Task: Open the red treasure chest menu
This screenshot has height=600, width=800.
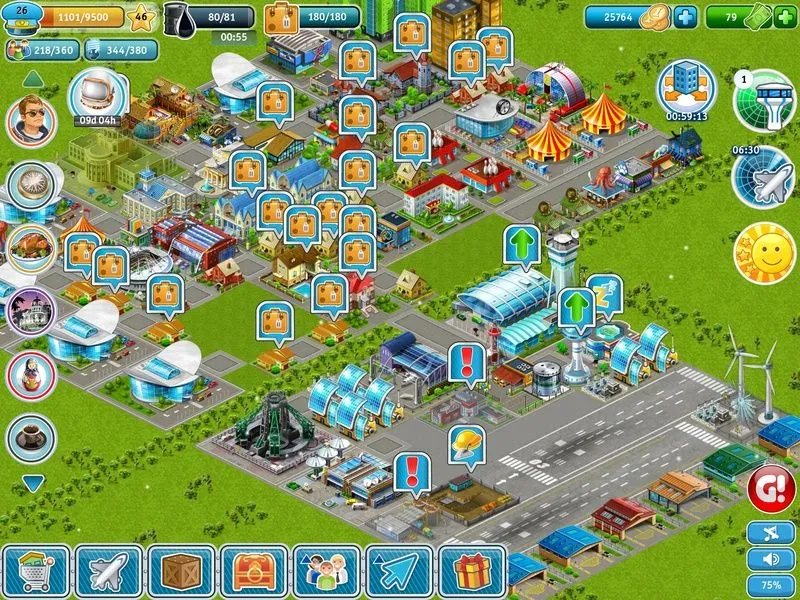Action: 254,571
